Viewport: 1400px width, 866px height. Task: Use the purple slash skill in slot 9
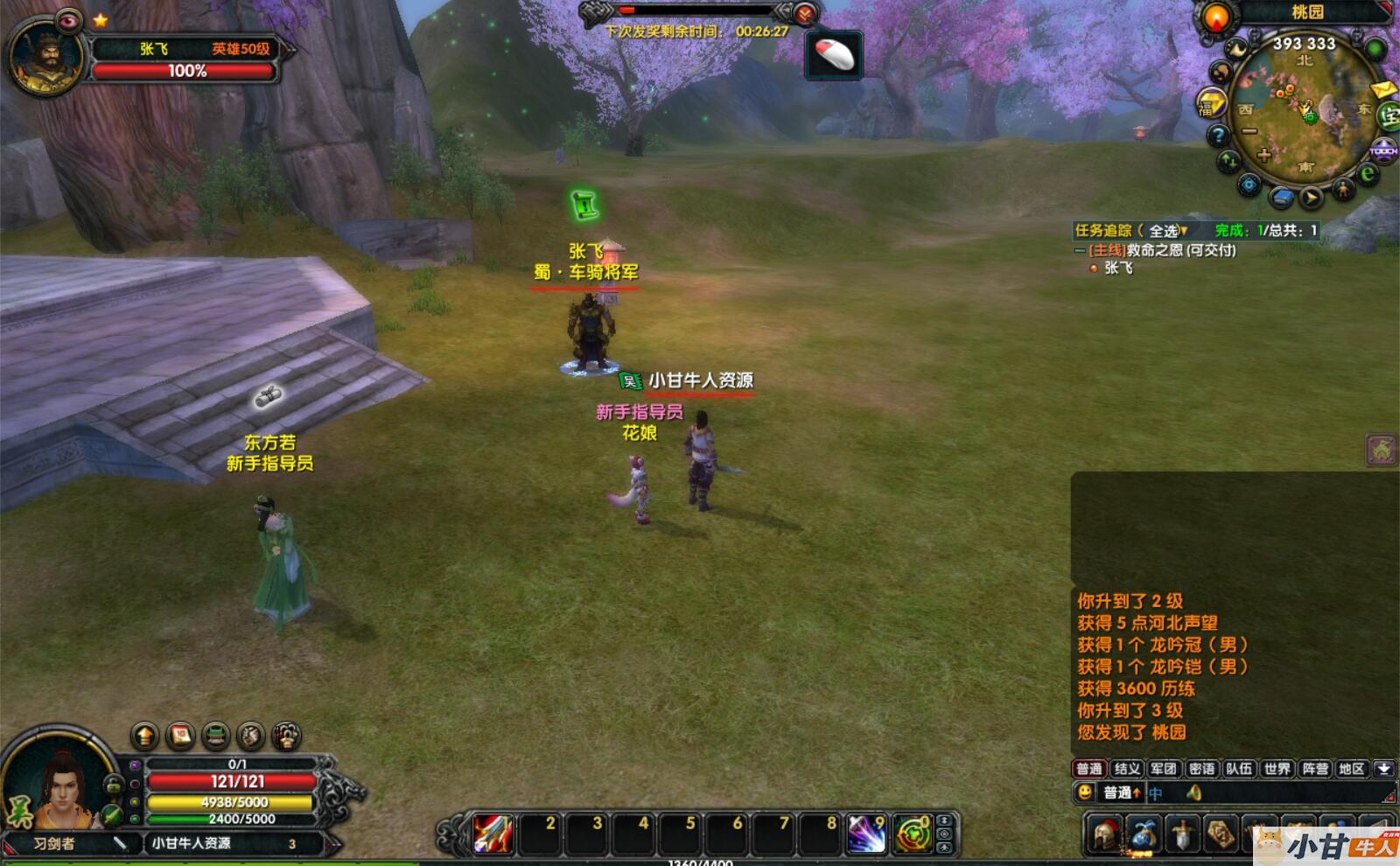[866, 834]
